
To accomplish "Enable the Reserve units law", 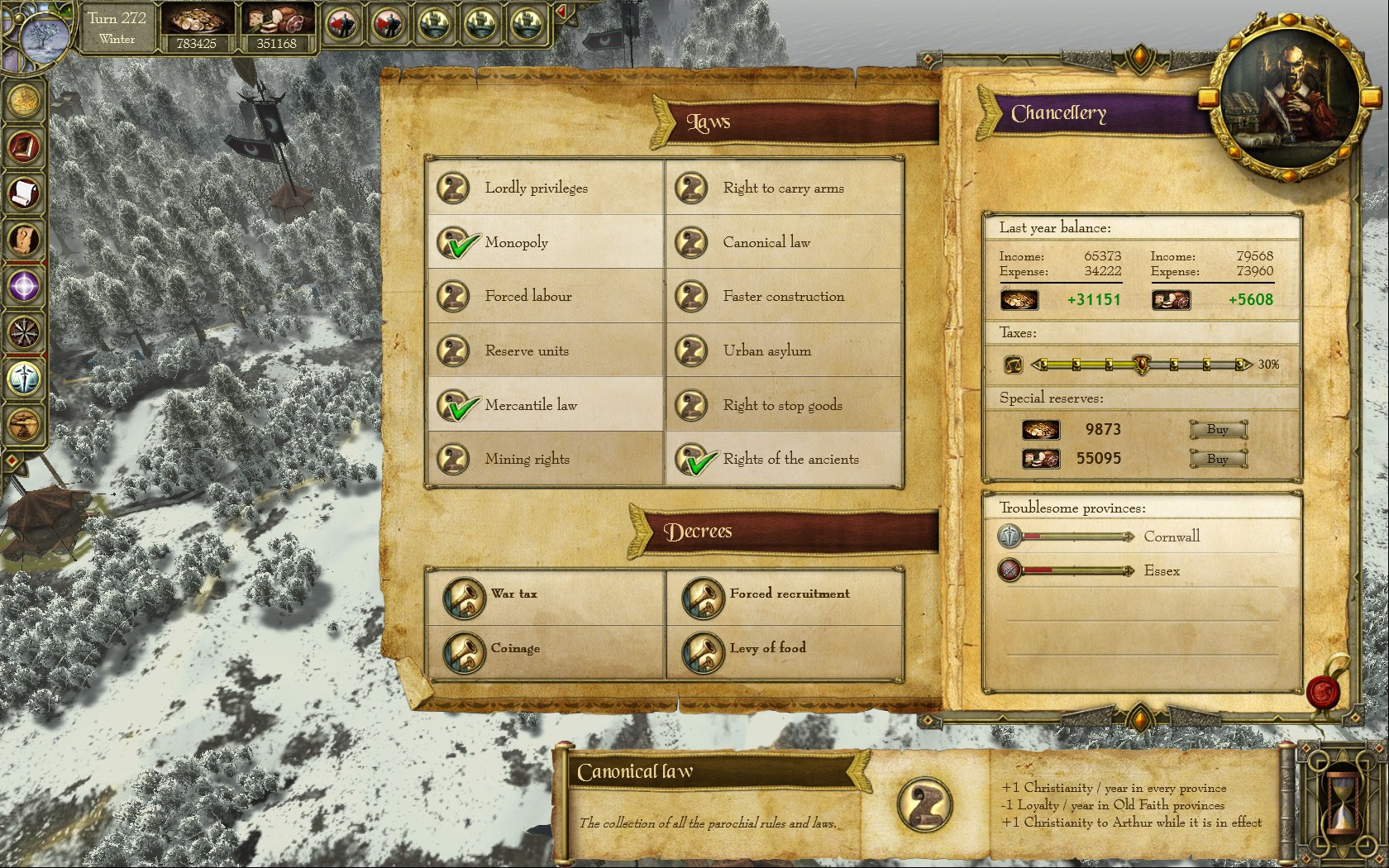I will pyautogui.click(x=454, y=351).
